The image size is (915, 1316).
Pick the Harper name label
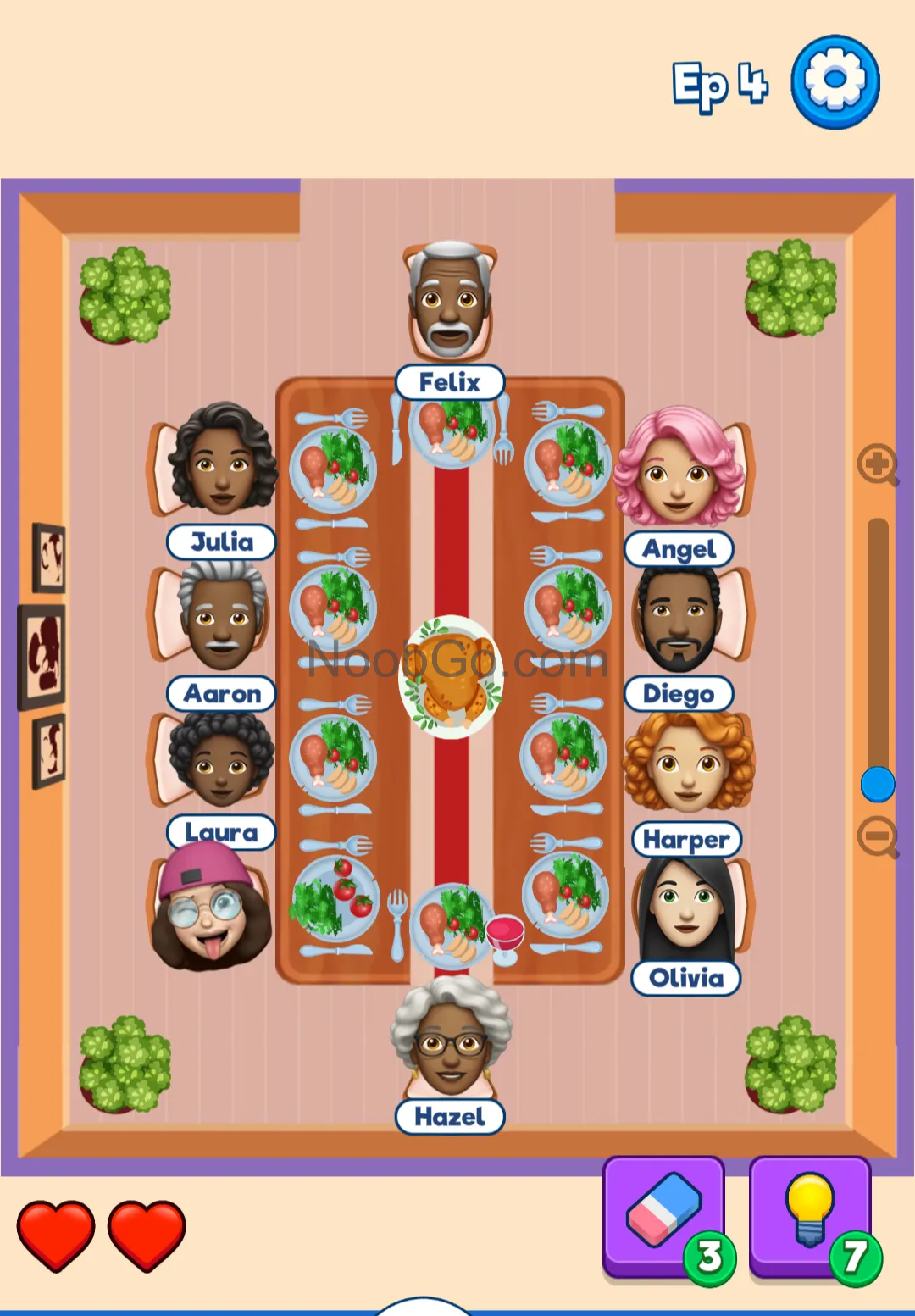pyautogui.click(x=686, y=839)
